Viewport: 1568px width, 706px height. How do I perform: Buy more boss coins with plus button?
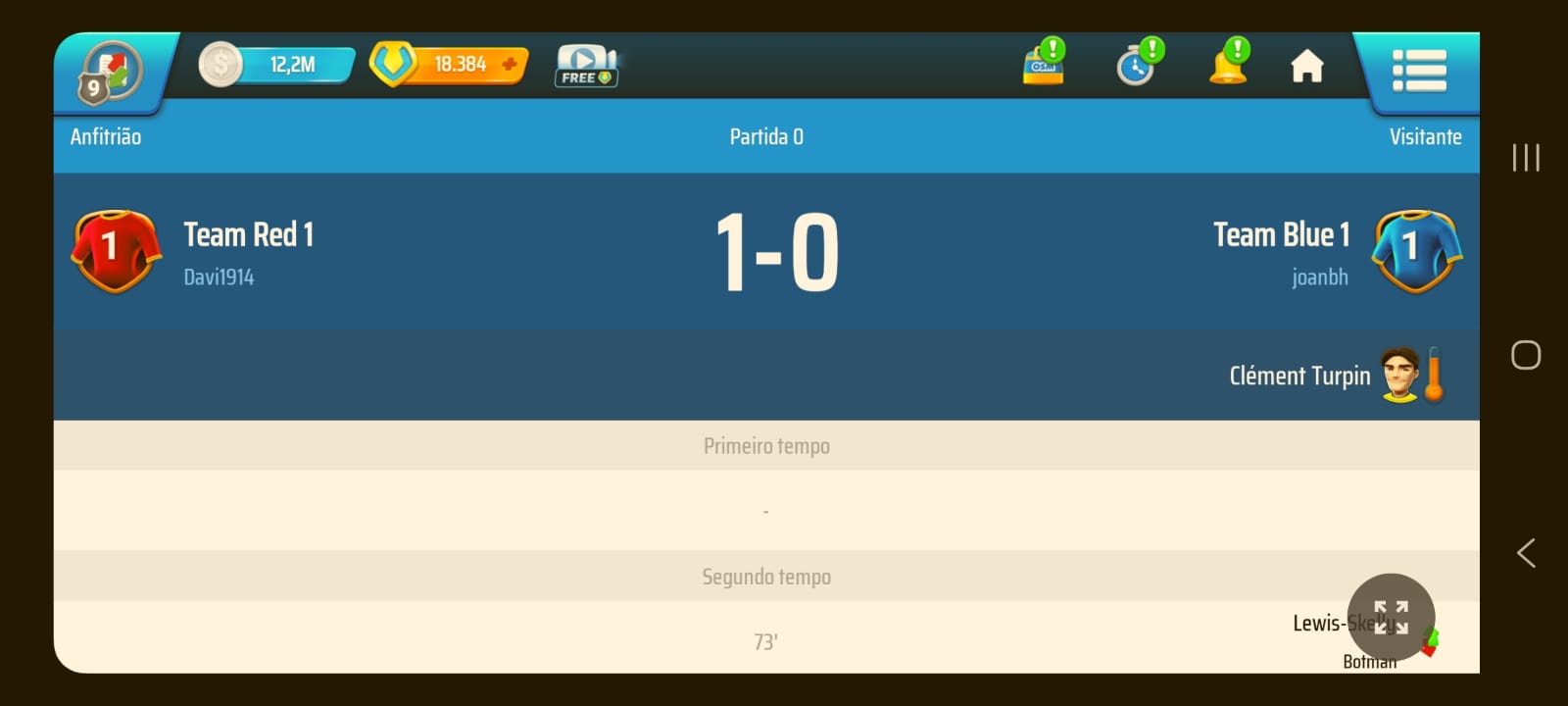coord(510,65)
